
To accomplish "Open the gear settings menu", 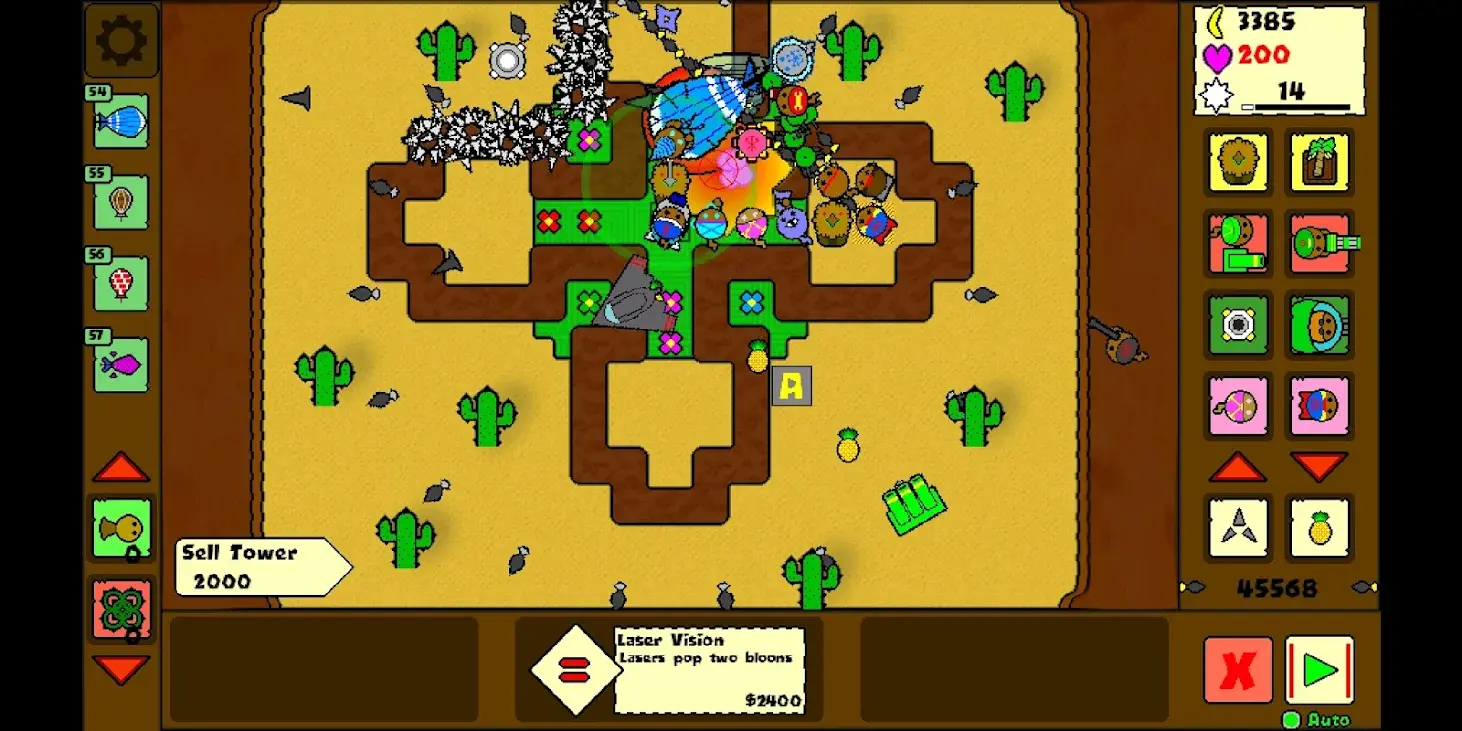I will 121,41.
